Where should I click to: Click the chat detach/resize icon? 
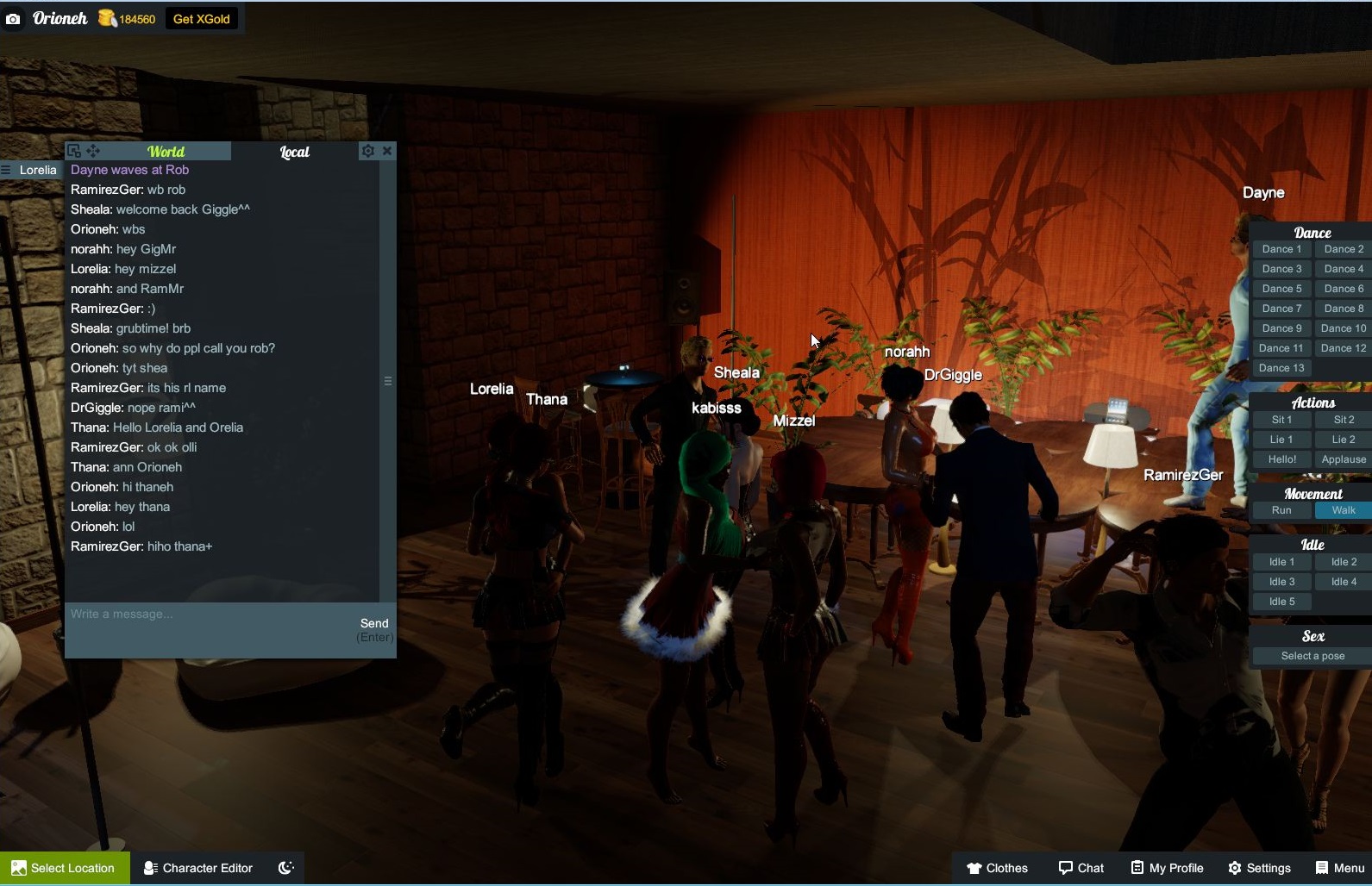74,150
